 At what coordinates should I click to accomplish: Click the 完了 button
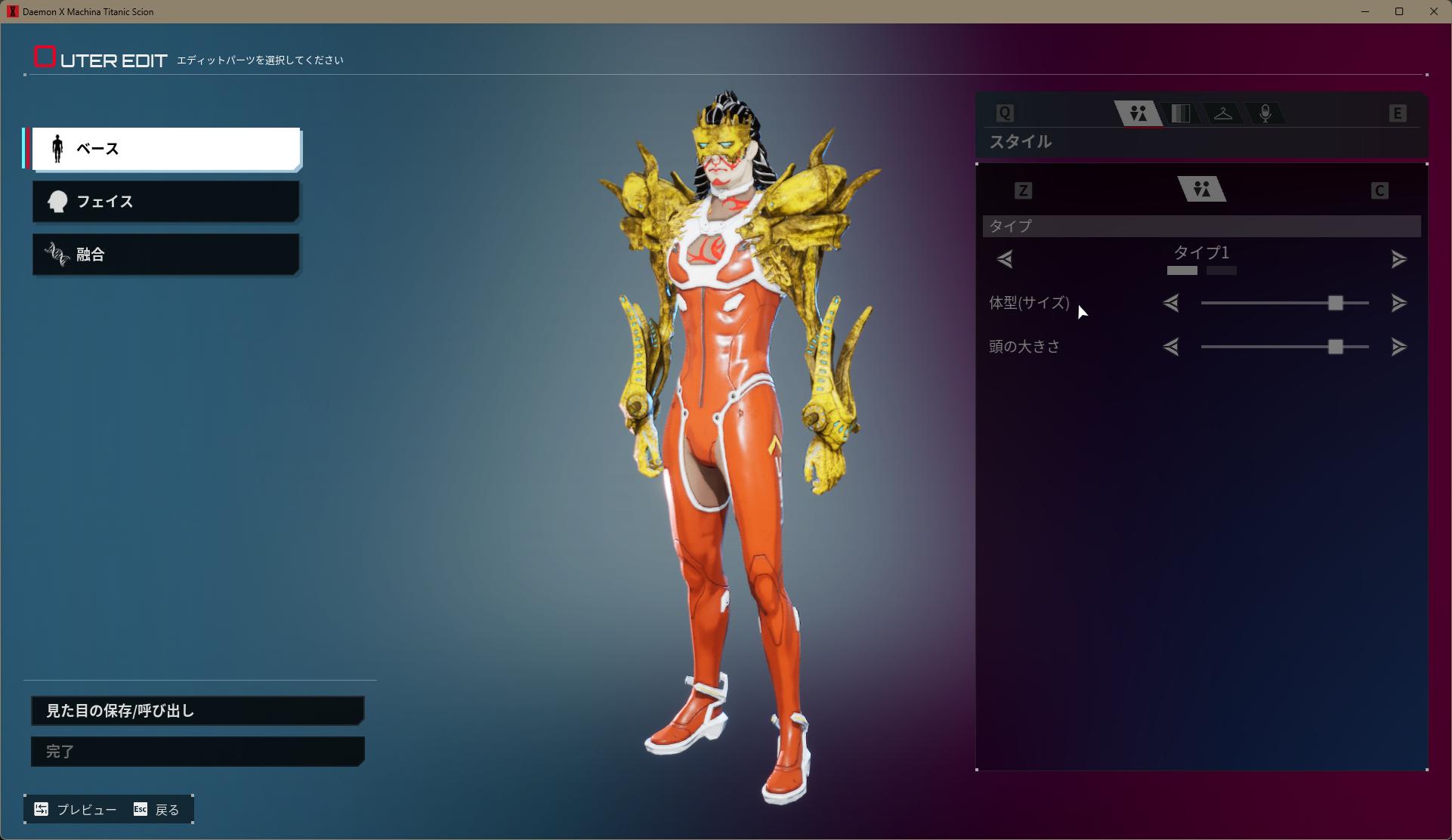pyautogui.click(x=197, y=752)
